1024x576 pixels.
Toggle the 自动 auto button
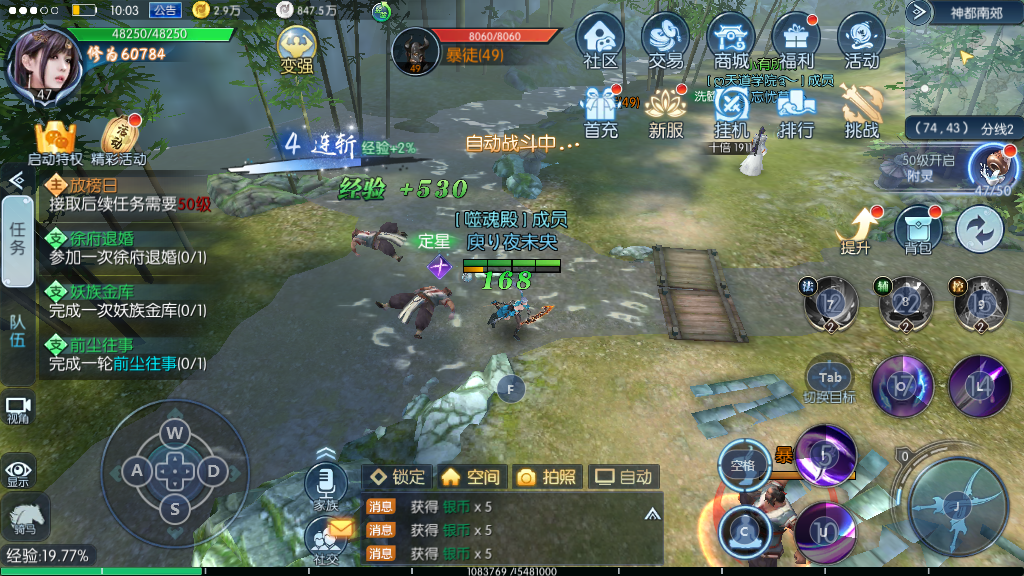(x=623, y=477)
